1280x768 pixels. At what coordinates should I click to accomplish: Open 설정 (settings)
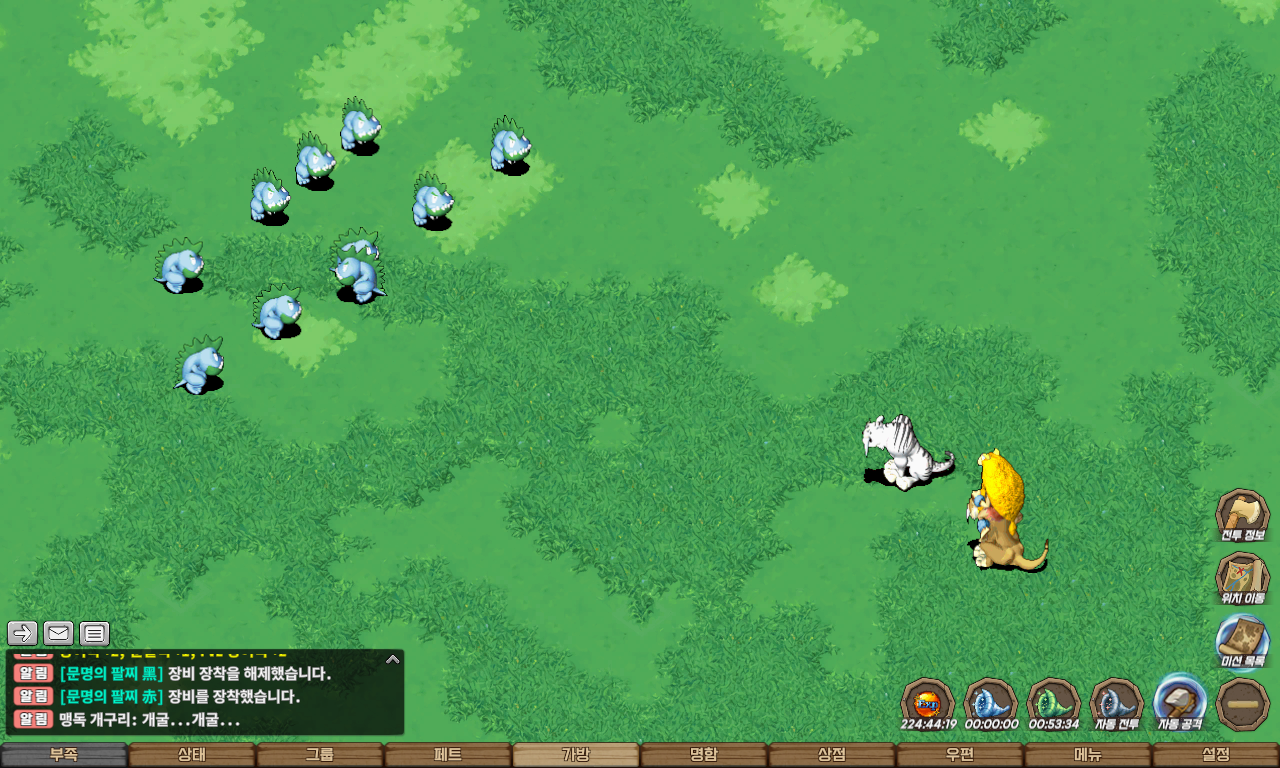(x=1216, y=755)
